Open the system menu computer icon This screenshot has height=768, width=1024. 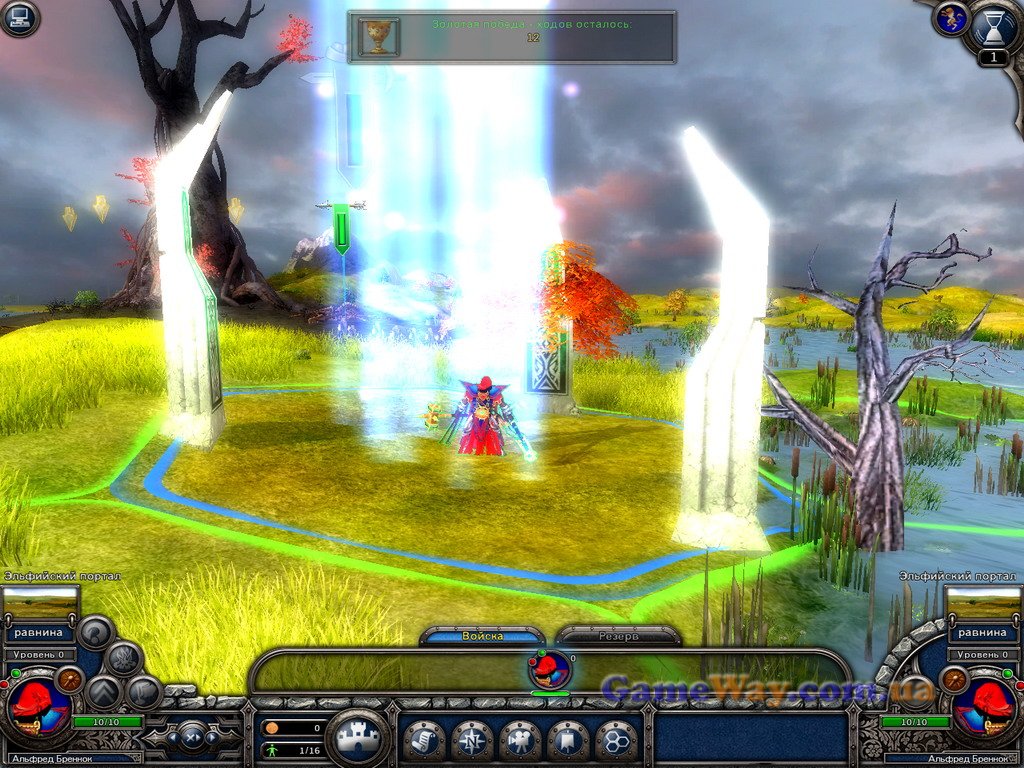pyautogui.click(x=19, y=19)
